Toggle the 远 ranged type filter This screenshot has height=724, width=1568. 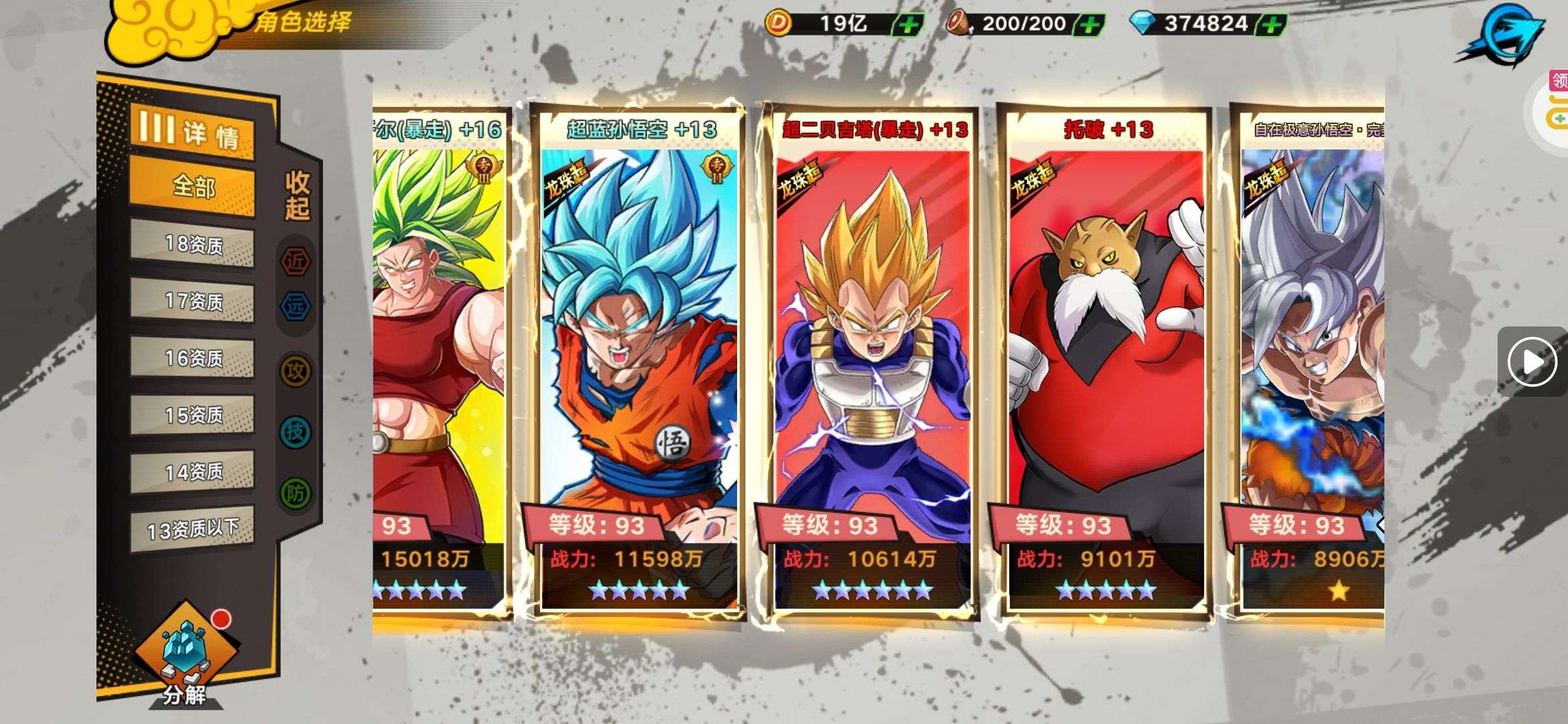(x=296, y=307)
